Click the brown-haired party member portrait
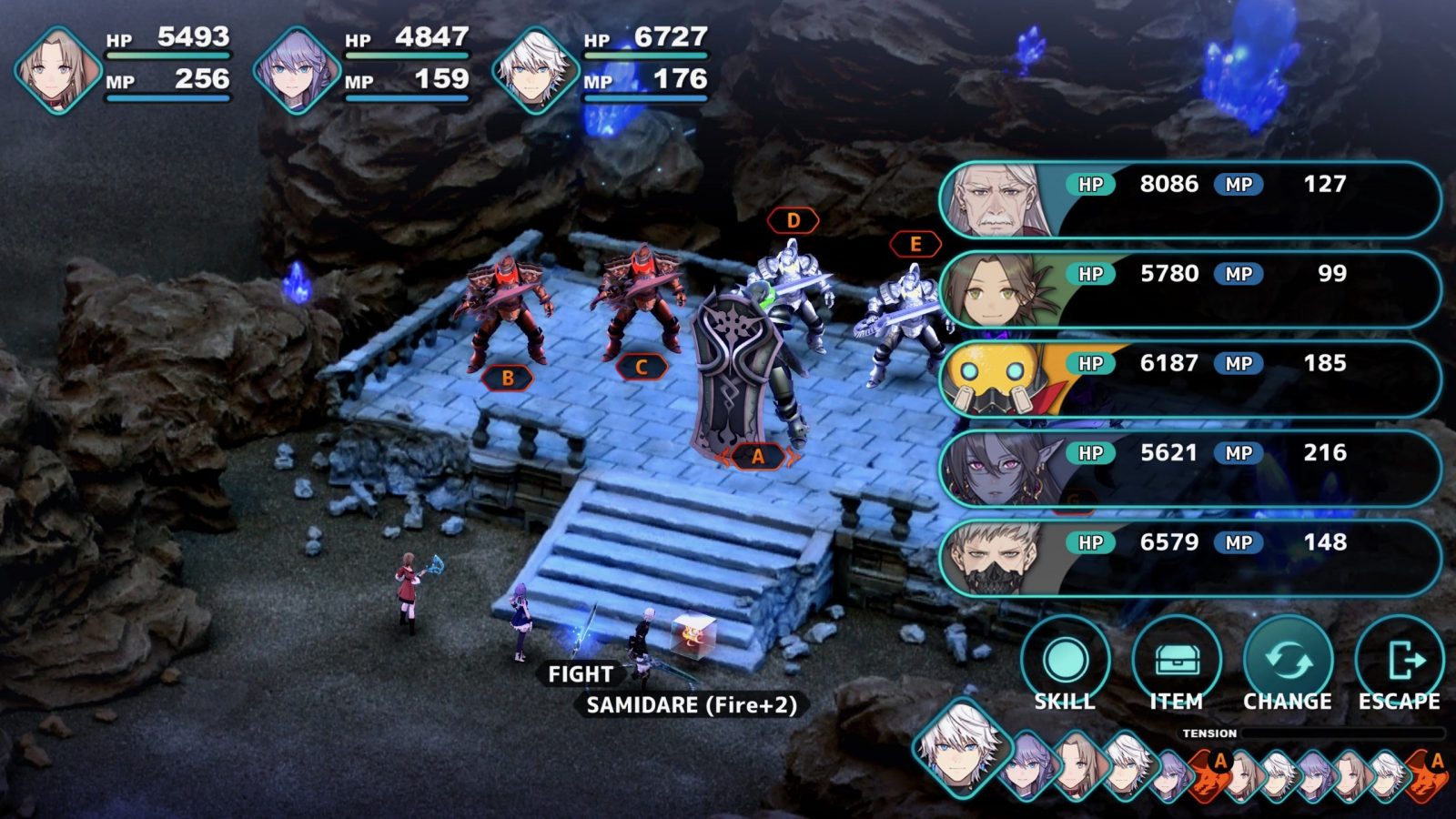Image resolution: width=1456 pixels, height=819 pixels. [57, 70]
